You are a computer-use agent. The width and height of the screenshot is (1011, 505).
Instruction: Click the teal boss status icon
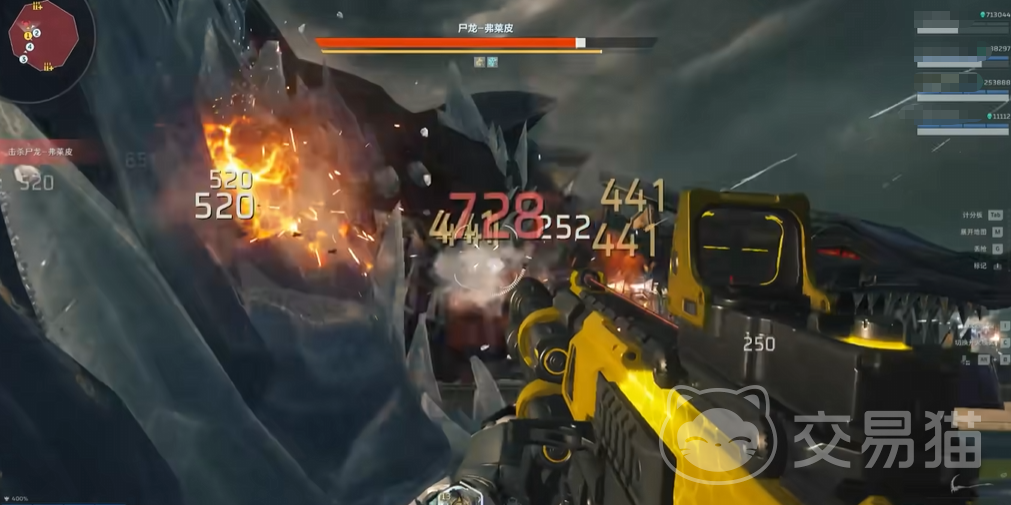(x=492, y=62)
